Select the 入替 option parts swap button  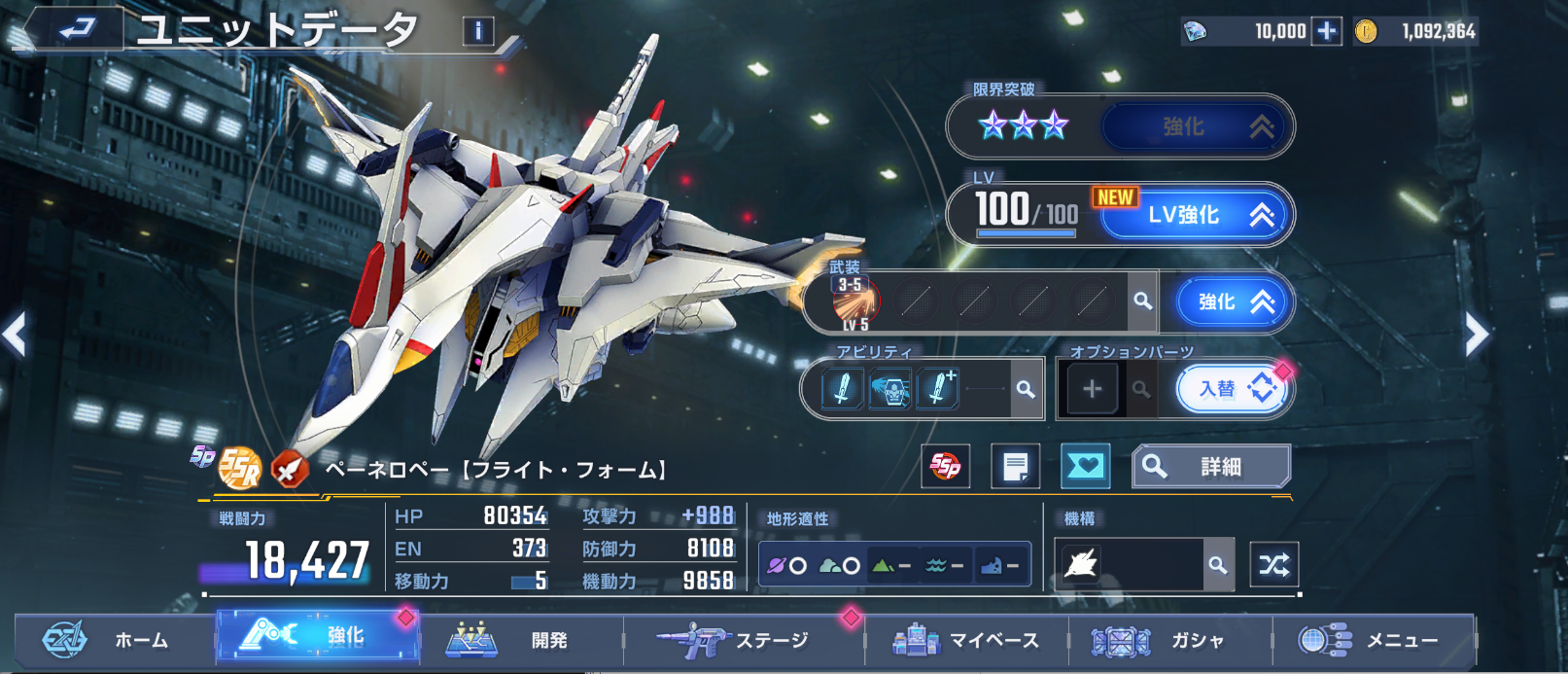click(x=1233, y=389)
